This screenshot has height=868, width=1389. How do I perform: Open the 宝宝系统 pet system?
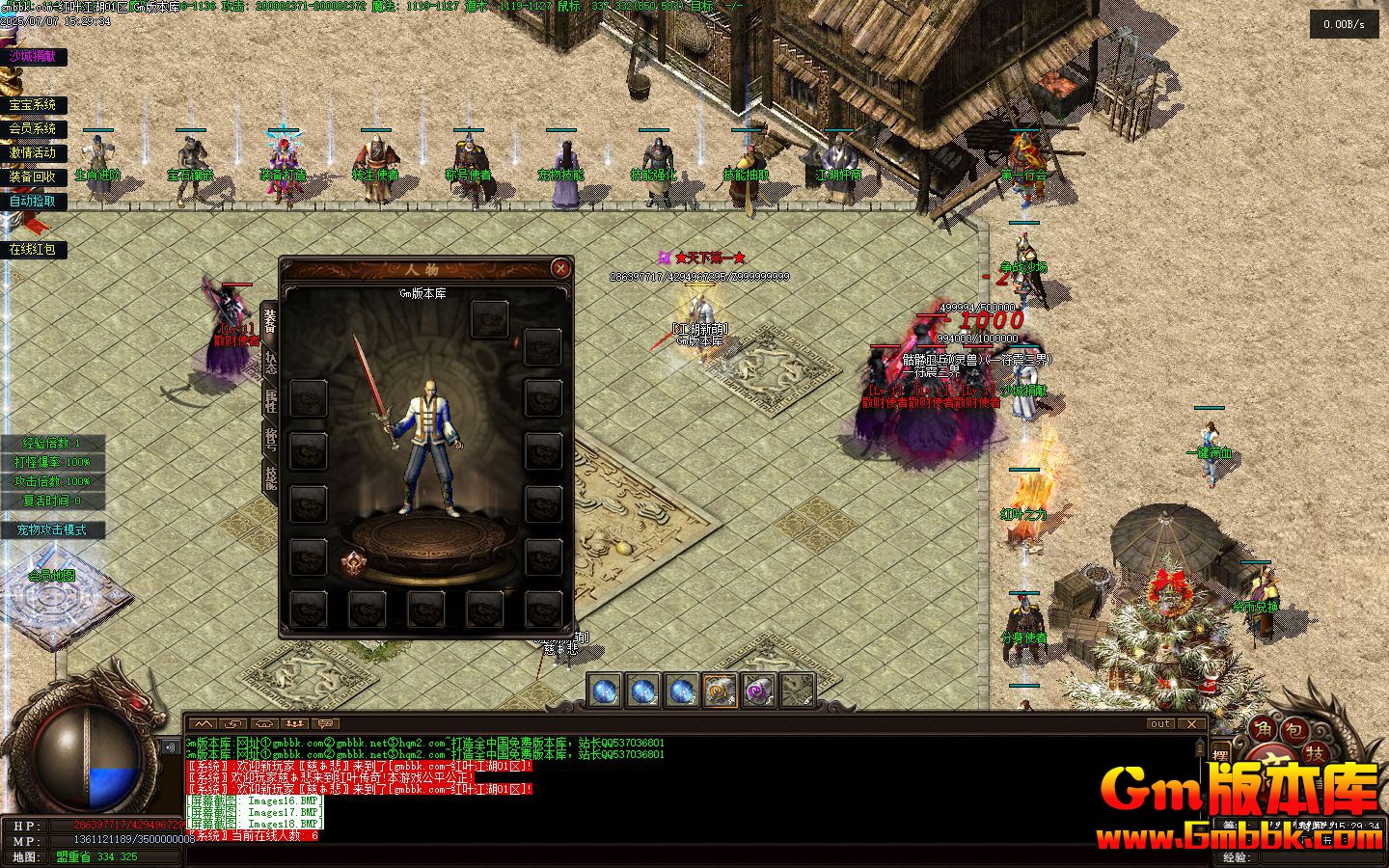pos(33,105)
